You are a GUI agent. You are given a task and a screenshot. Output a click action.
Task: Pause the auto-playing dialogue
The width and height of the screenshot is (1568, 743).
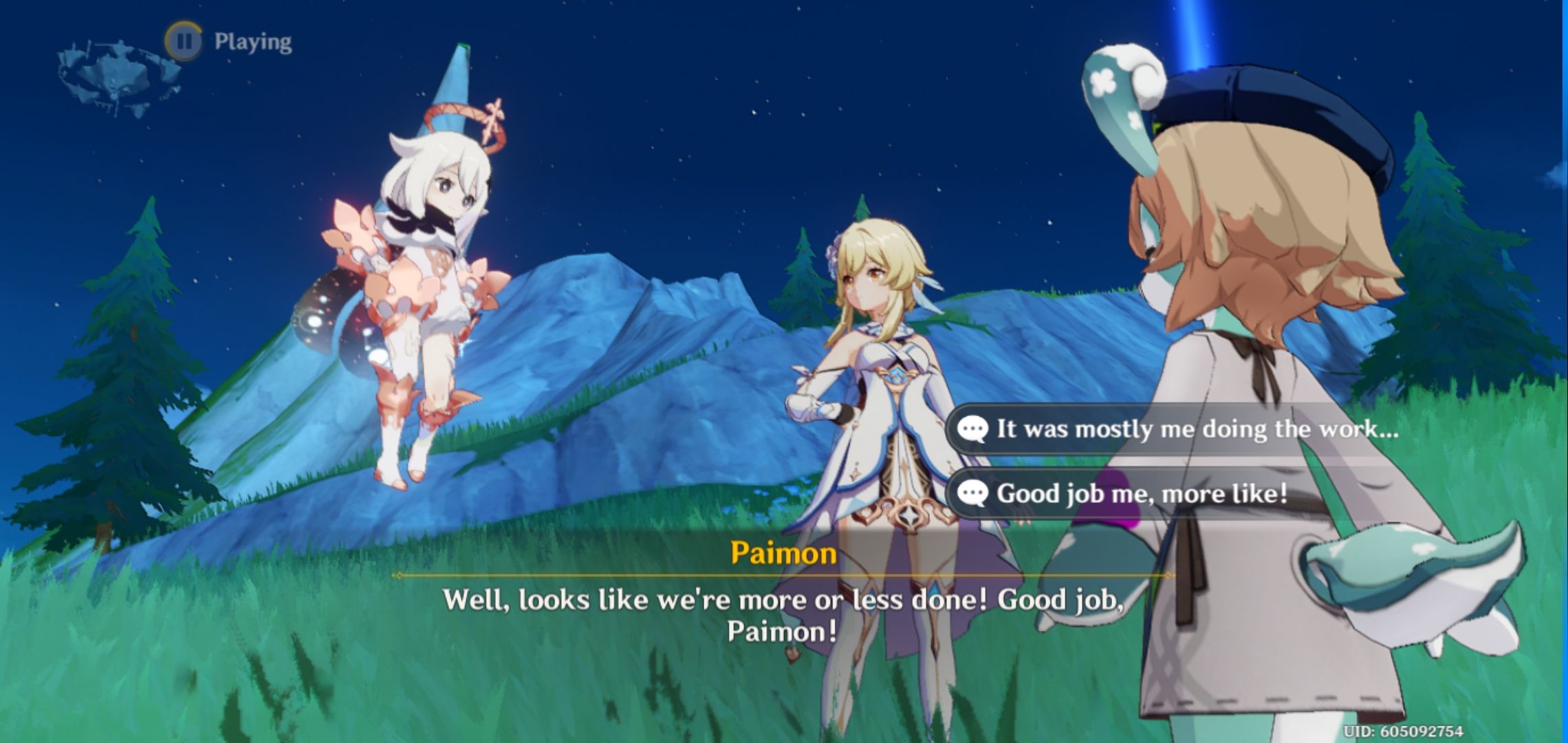(x=184, y=41)
